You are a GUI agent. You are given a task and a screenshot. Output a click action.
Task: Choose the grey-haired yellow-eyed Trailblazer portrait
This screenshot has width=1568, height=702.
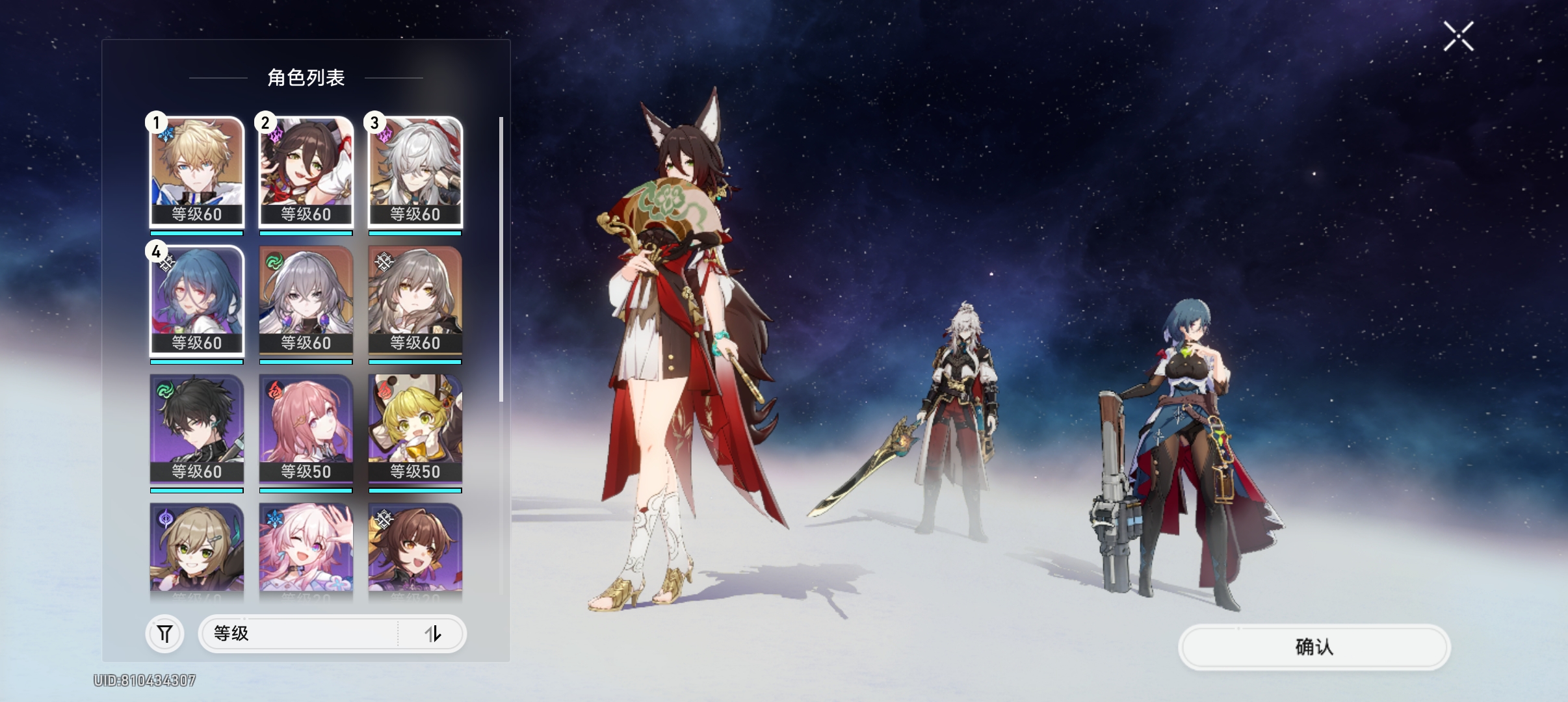[x=415, y=300]
